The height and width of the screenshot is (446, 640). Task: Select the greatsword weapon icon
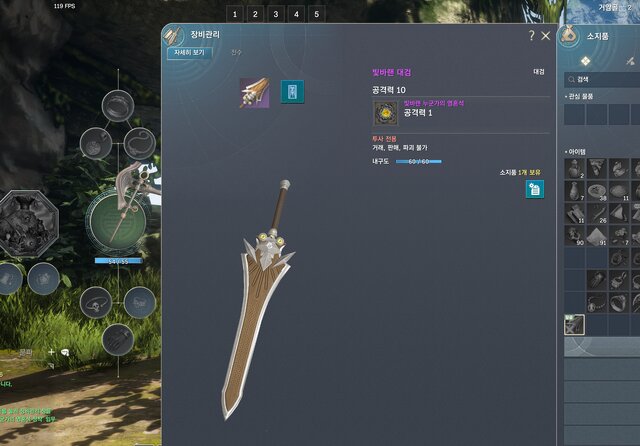point(253,93)
